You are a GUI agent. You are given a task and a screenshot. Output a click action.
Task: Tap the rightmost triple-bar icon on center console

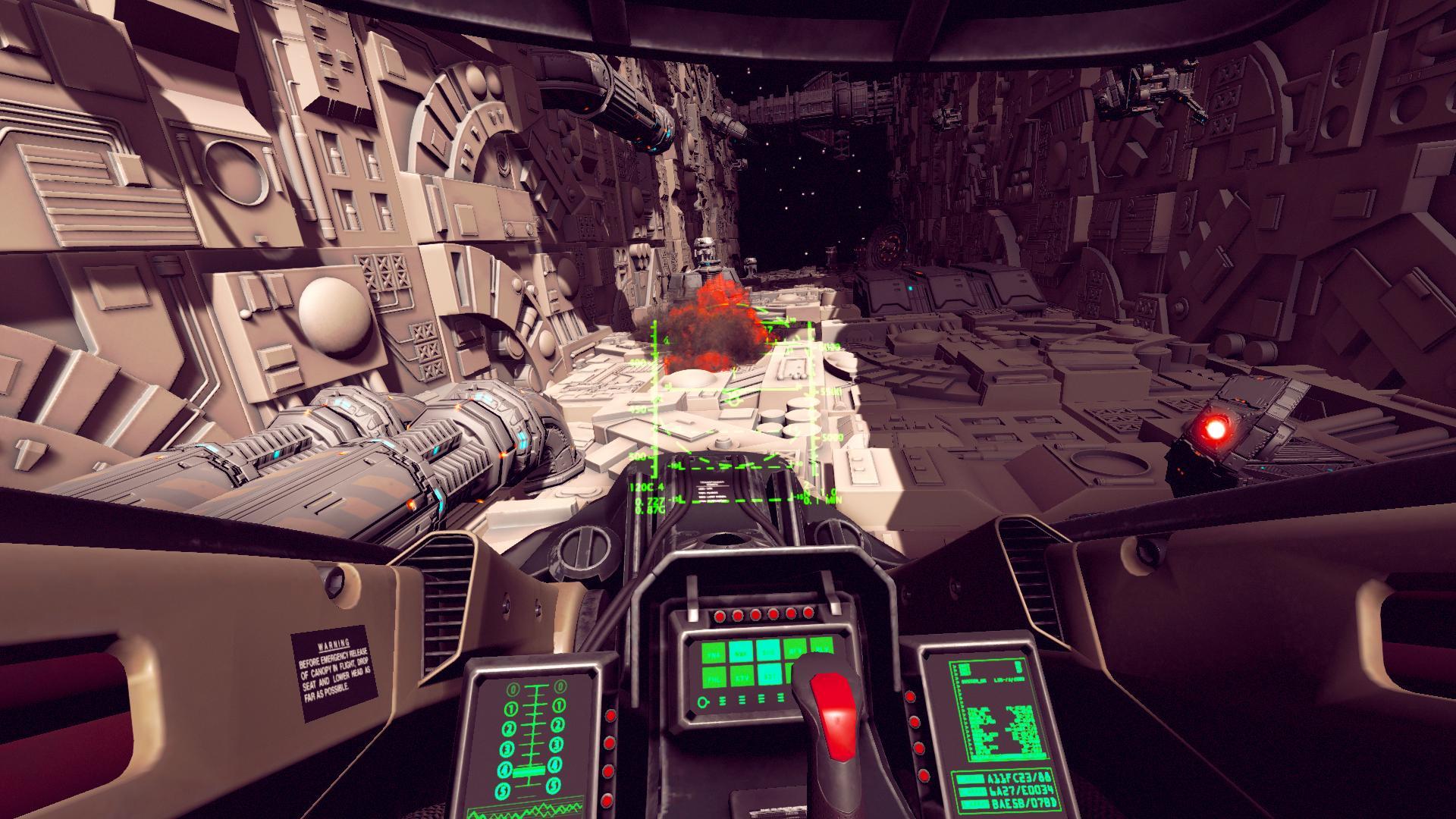point(780,698)
